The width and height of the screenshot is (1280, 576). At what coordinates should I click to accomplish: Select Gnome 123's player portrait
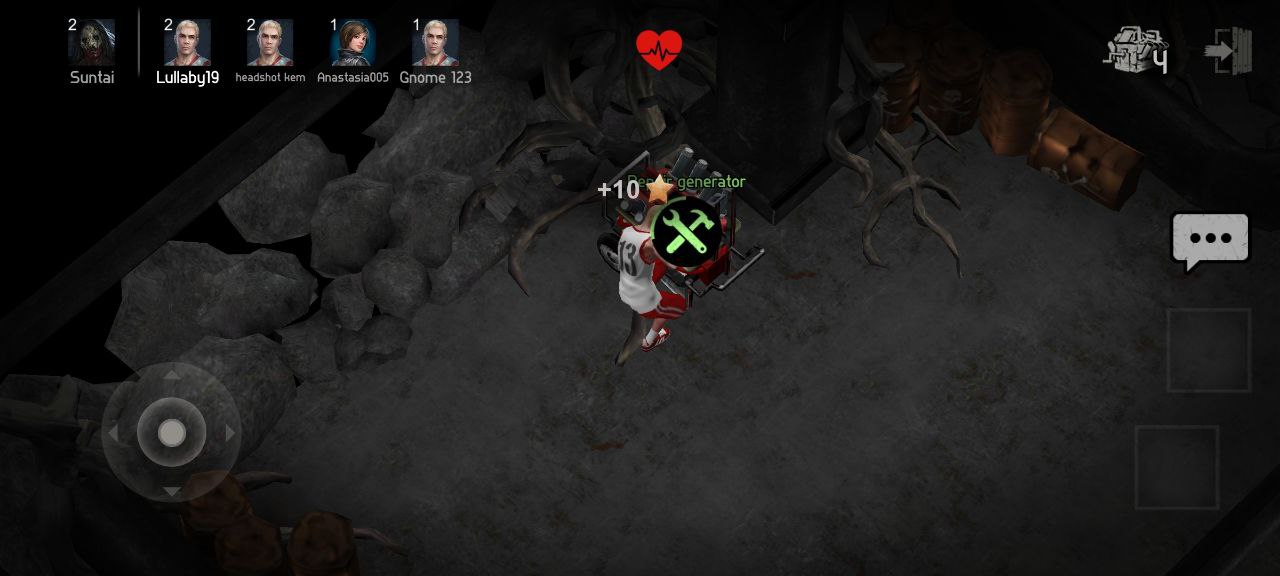click(x=435, y=43)
